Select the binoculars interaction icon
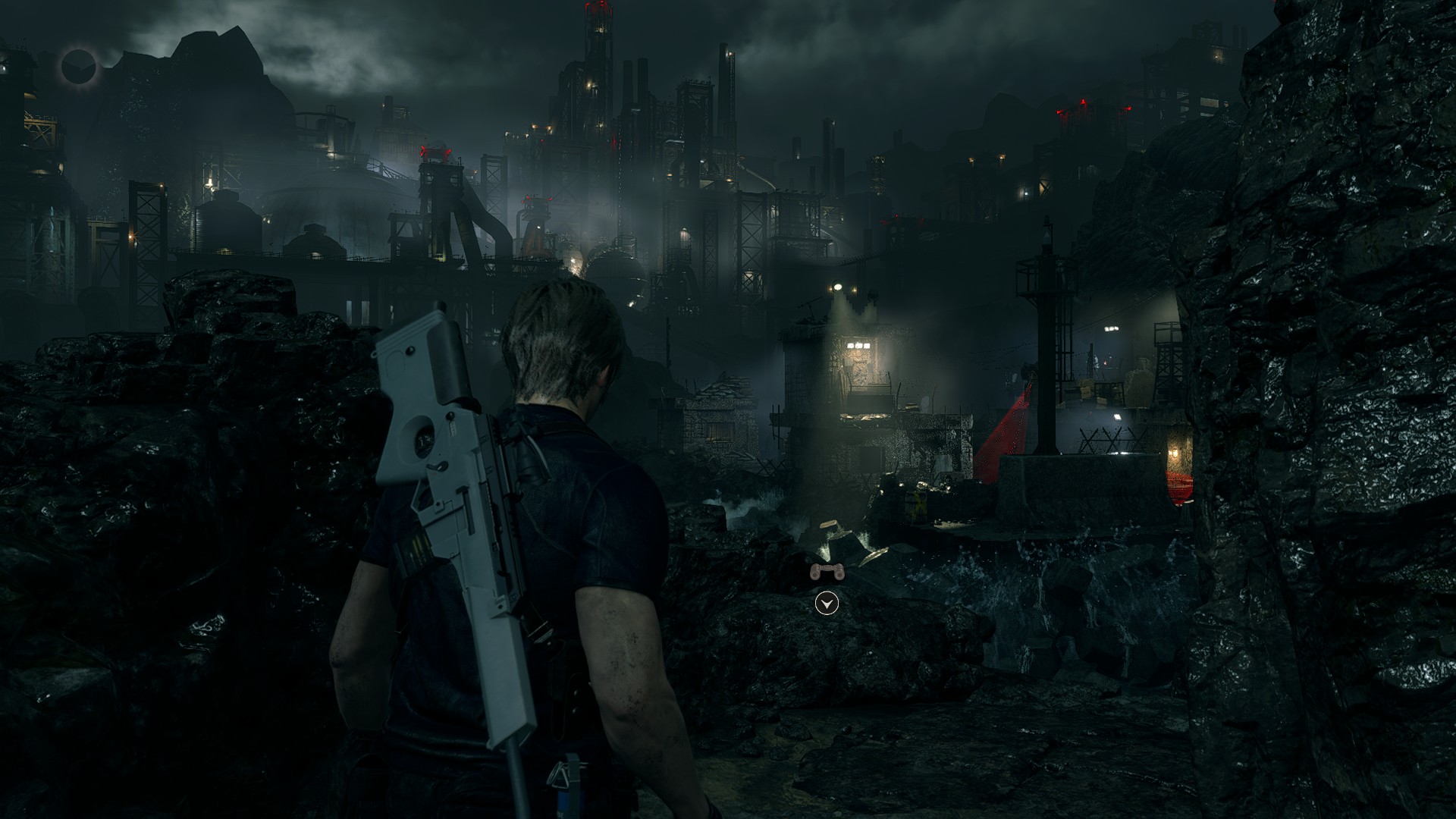The width and height of the screenshot is (1456, 819). (827, 573)
